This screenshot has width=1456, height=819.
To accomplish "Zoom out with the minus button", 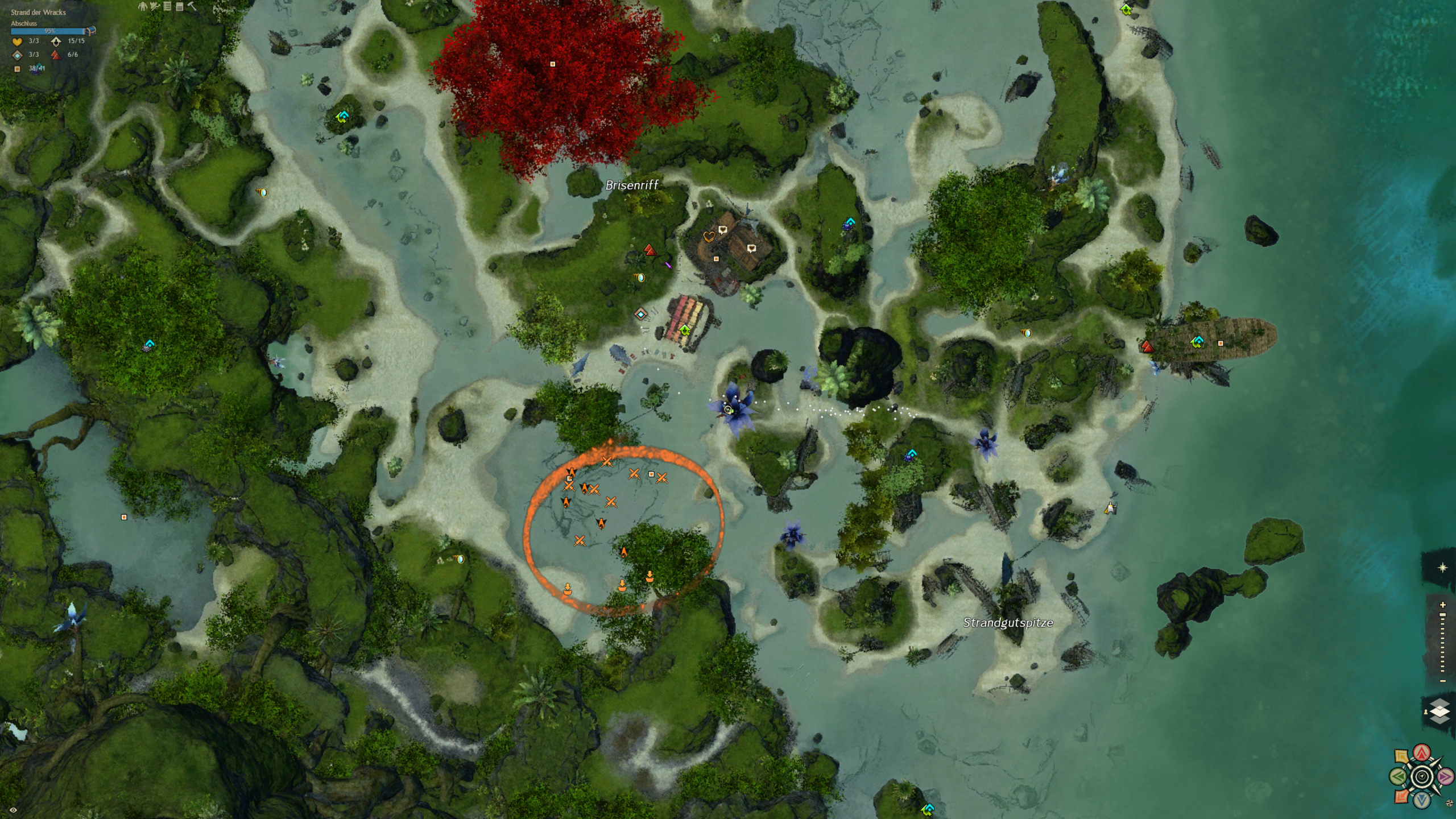I will [x=1442, y=681].
